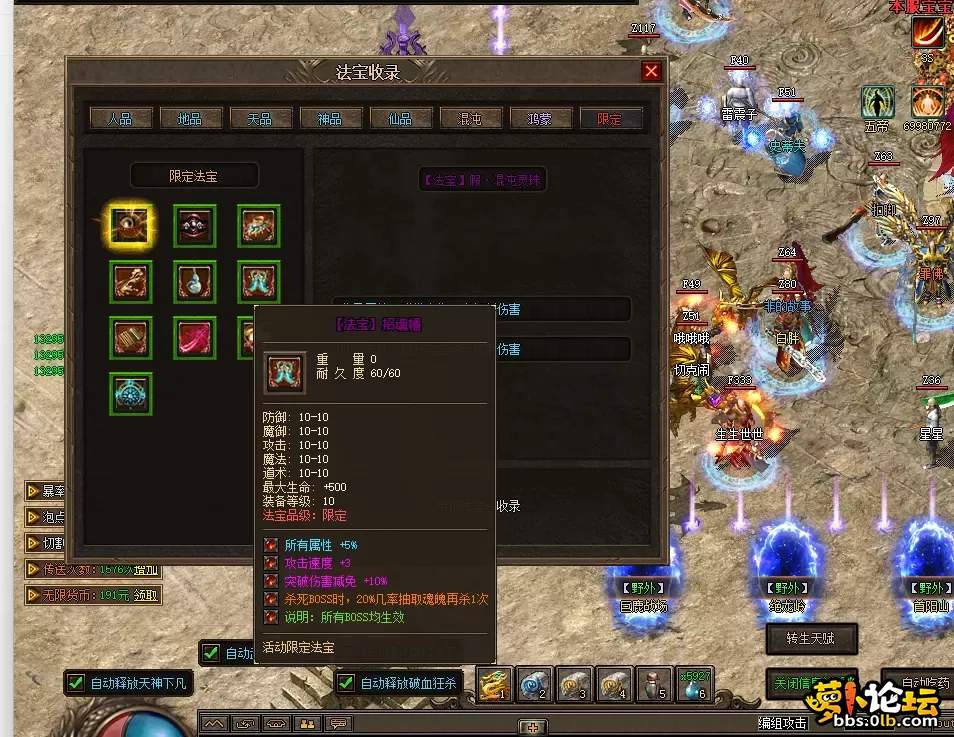The height and width of the screenshot is (737, 954).
Task: Select the glowing highlighted eye treasure slot
Action: (x=130, y=226)
